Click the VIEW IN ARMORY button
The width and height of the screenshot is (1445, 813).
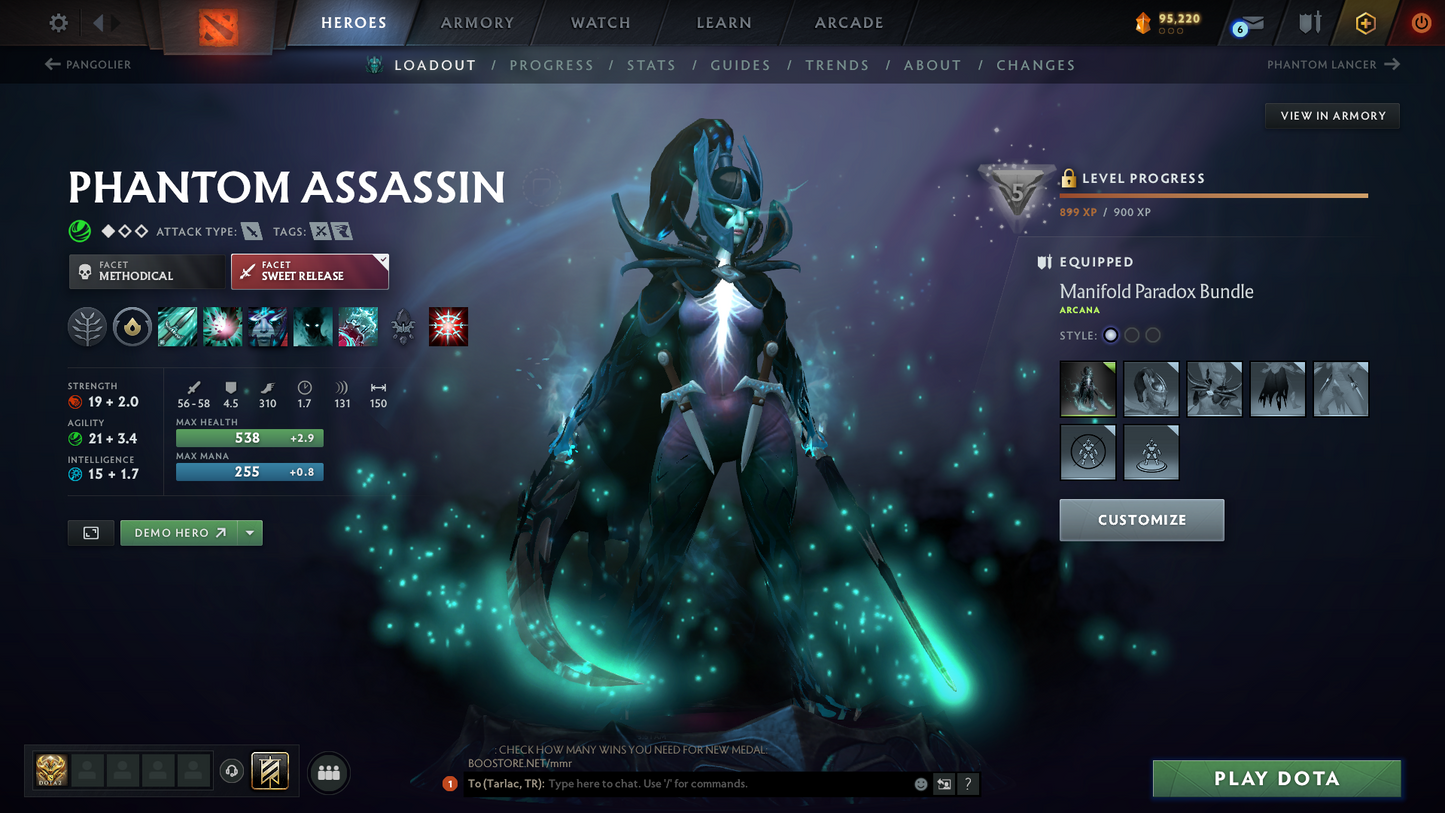click(x=1332, y=115)
